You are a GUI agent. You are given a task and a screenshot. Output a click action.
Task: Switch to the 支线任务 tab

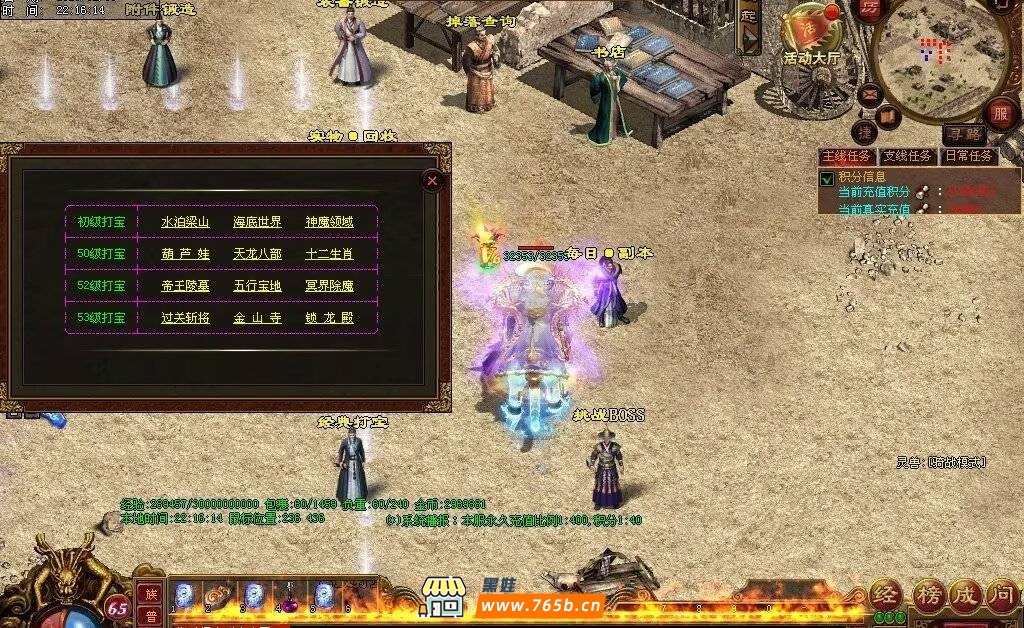(x=907, y=157)
